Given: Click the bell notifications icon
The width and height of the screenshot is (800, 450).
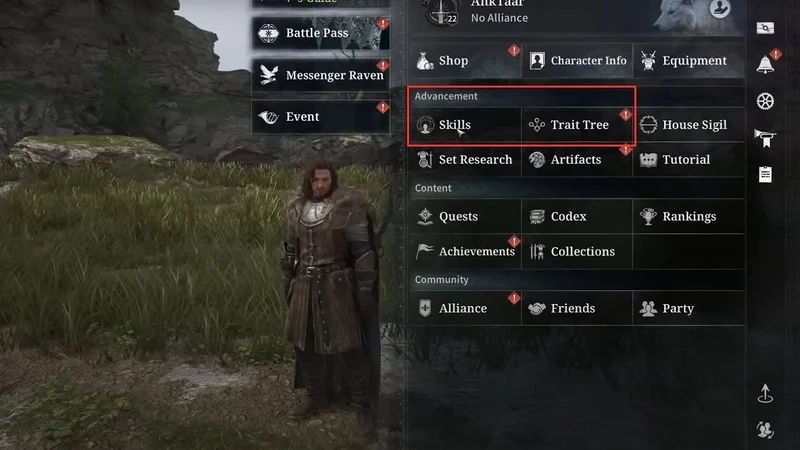Looking at the screenshot, I should pos(766,64).
